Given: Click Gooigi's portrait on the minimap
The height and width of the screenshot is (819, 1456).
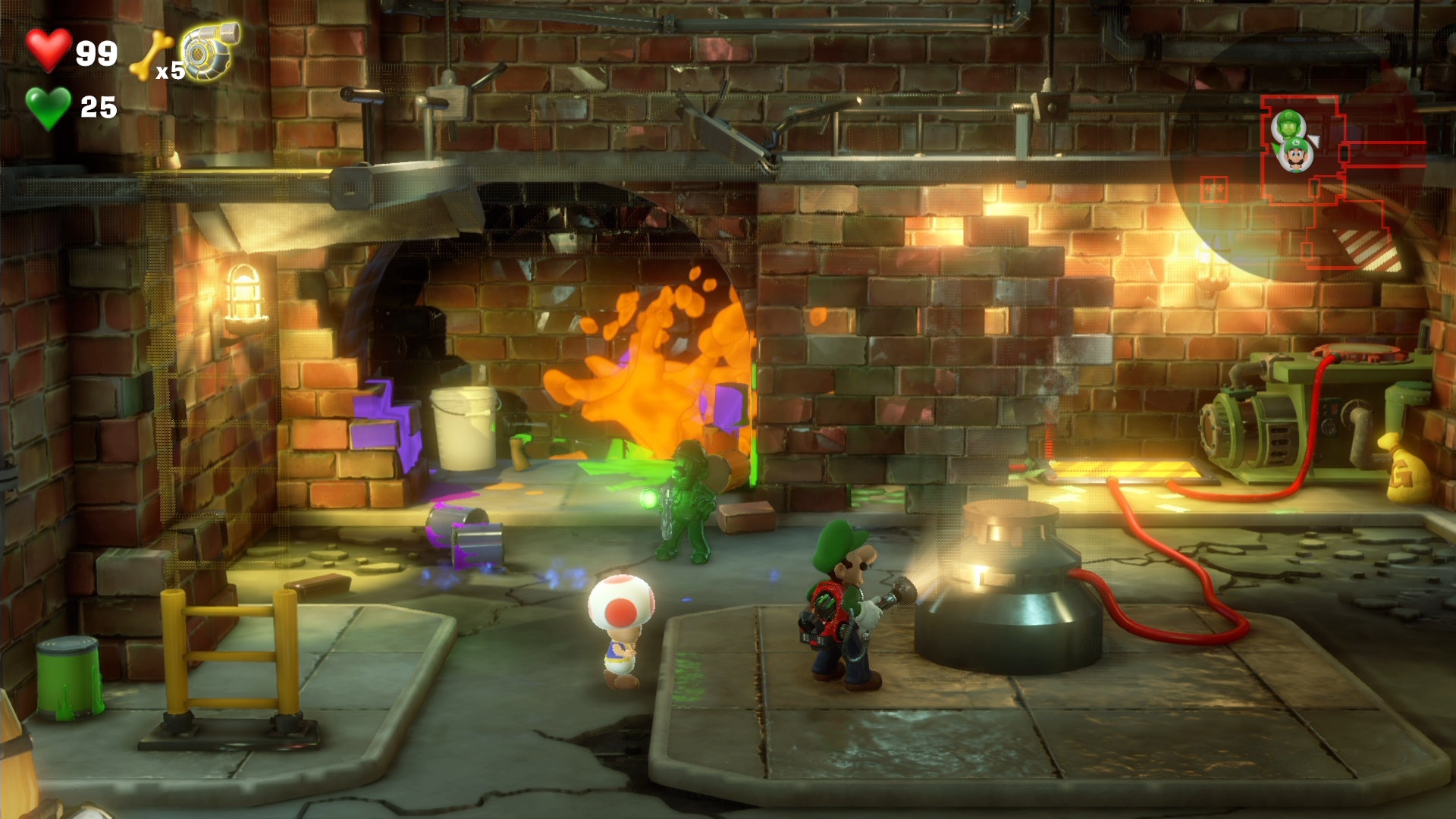Looking at the screenshot, I should point(1289,124).
